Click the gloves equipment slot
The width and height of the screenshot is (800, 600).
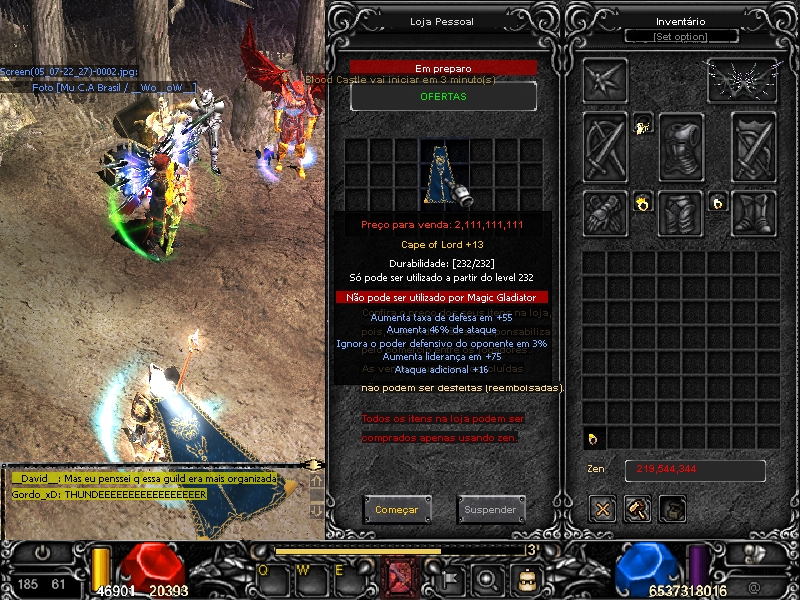[x=606, y=212]
